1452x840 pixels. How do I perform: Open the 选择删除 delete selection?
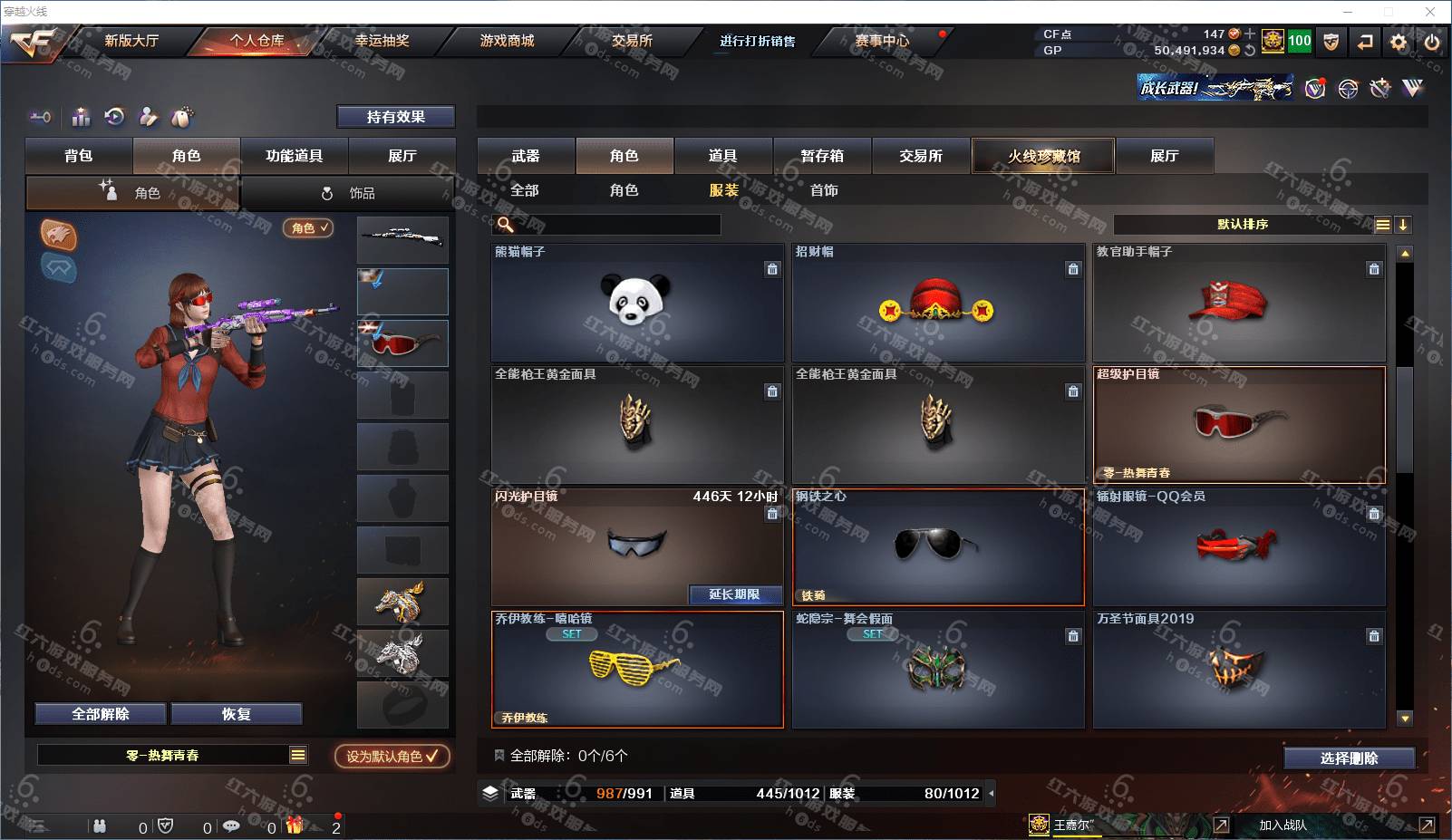tap(1349, 758)
